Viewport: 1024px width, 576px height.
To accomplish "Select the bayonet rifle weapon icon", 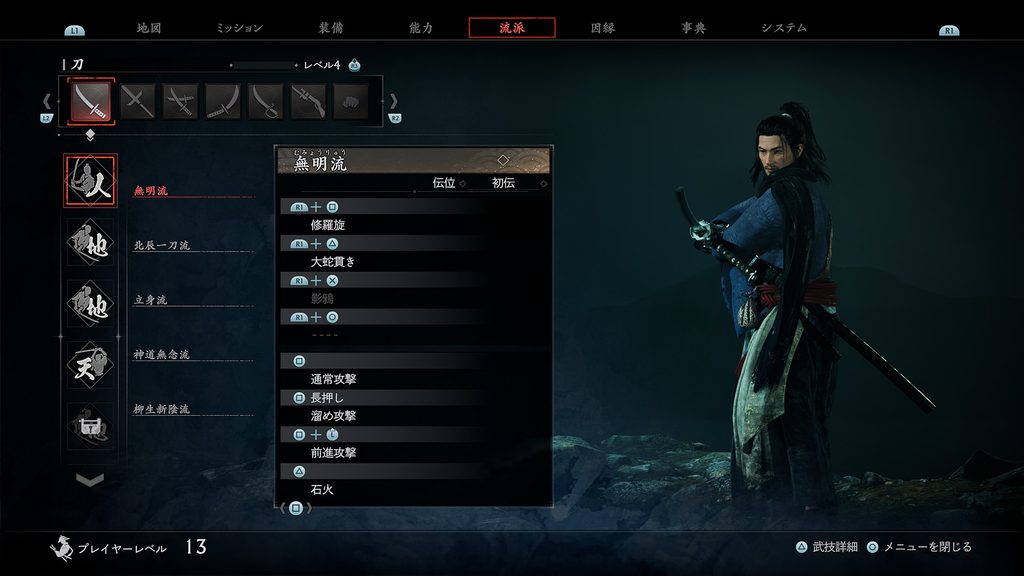I will pos(308,101).
